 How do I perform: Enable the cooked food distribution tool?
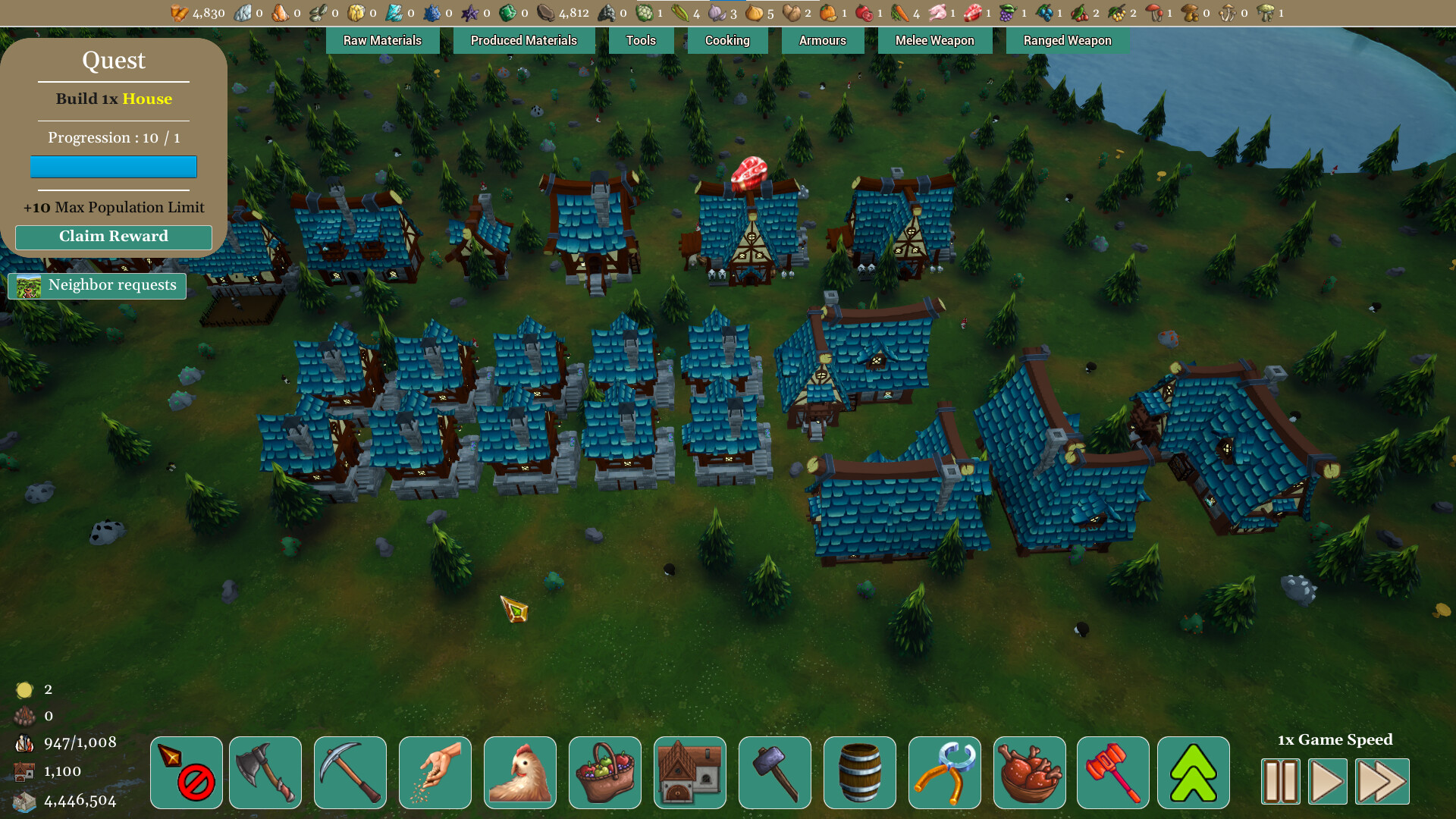click(x=1029, y=773)
